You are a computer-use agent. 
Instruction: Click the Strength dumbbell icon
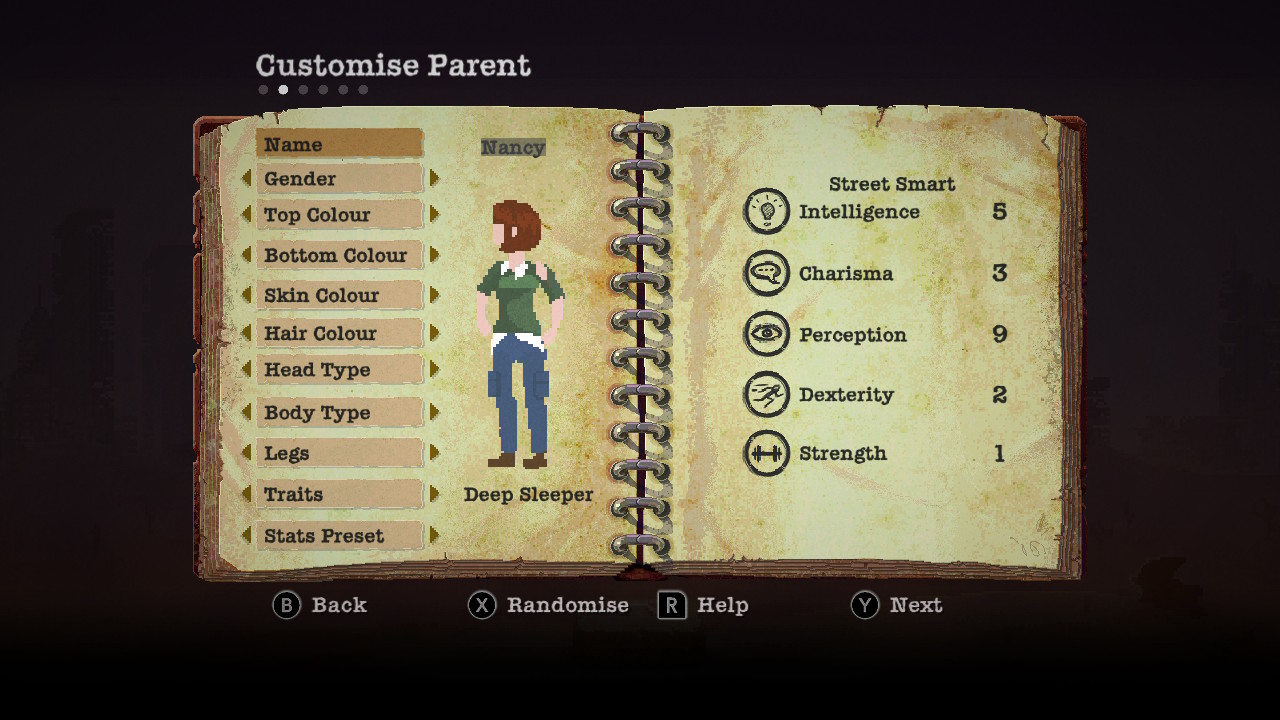(x=766, y=453)
